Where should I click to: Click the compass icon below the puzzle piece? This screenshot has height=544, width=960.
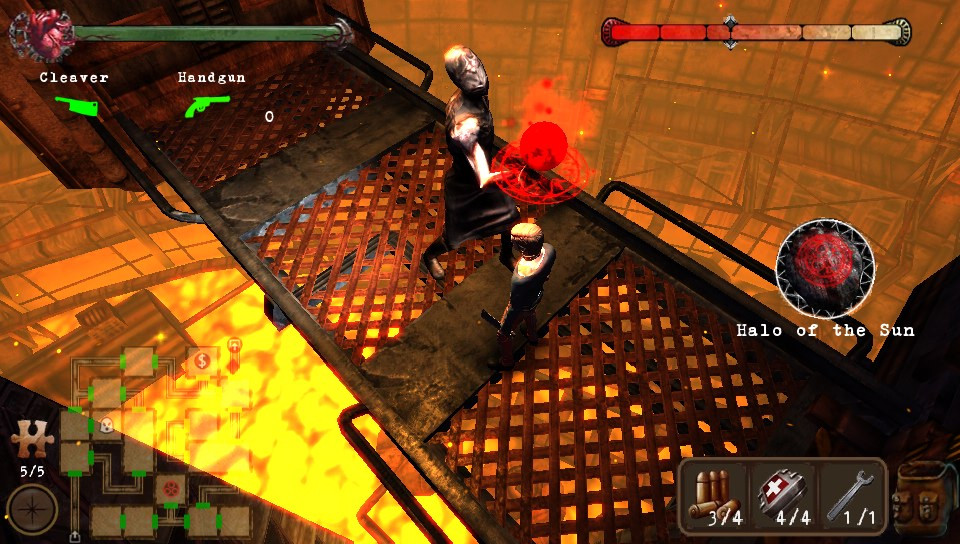coord(30,508)
